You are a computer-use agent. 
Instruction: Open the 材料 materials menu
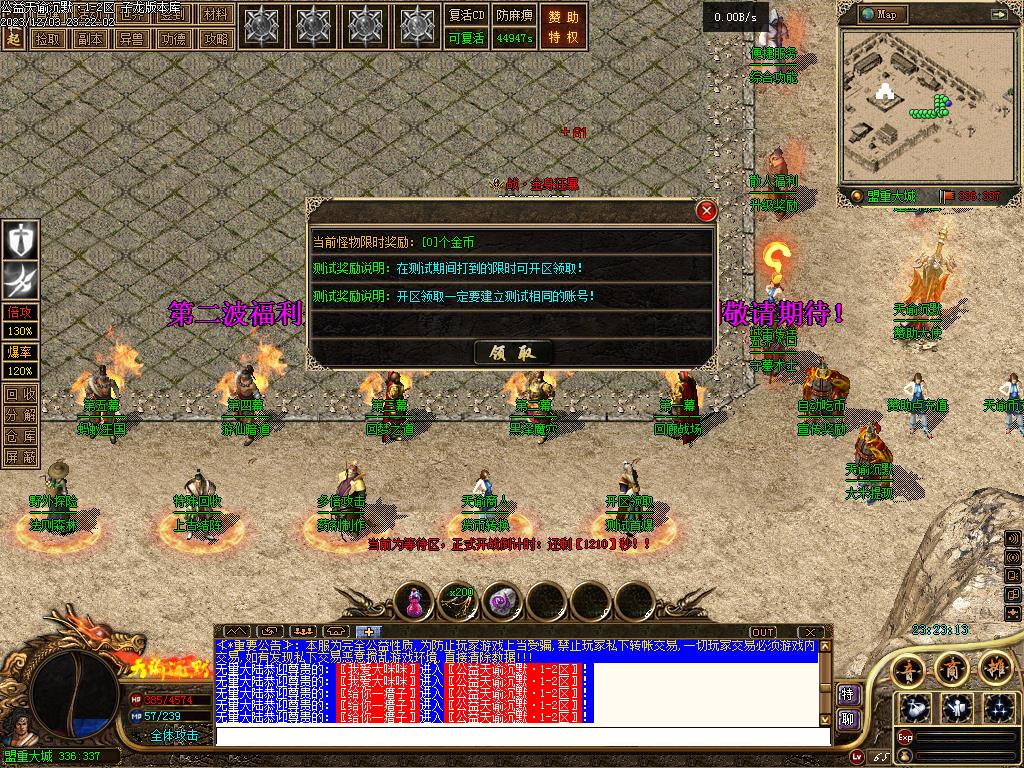point(214,15)
